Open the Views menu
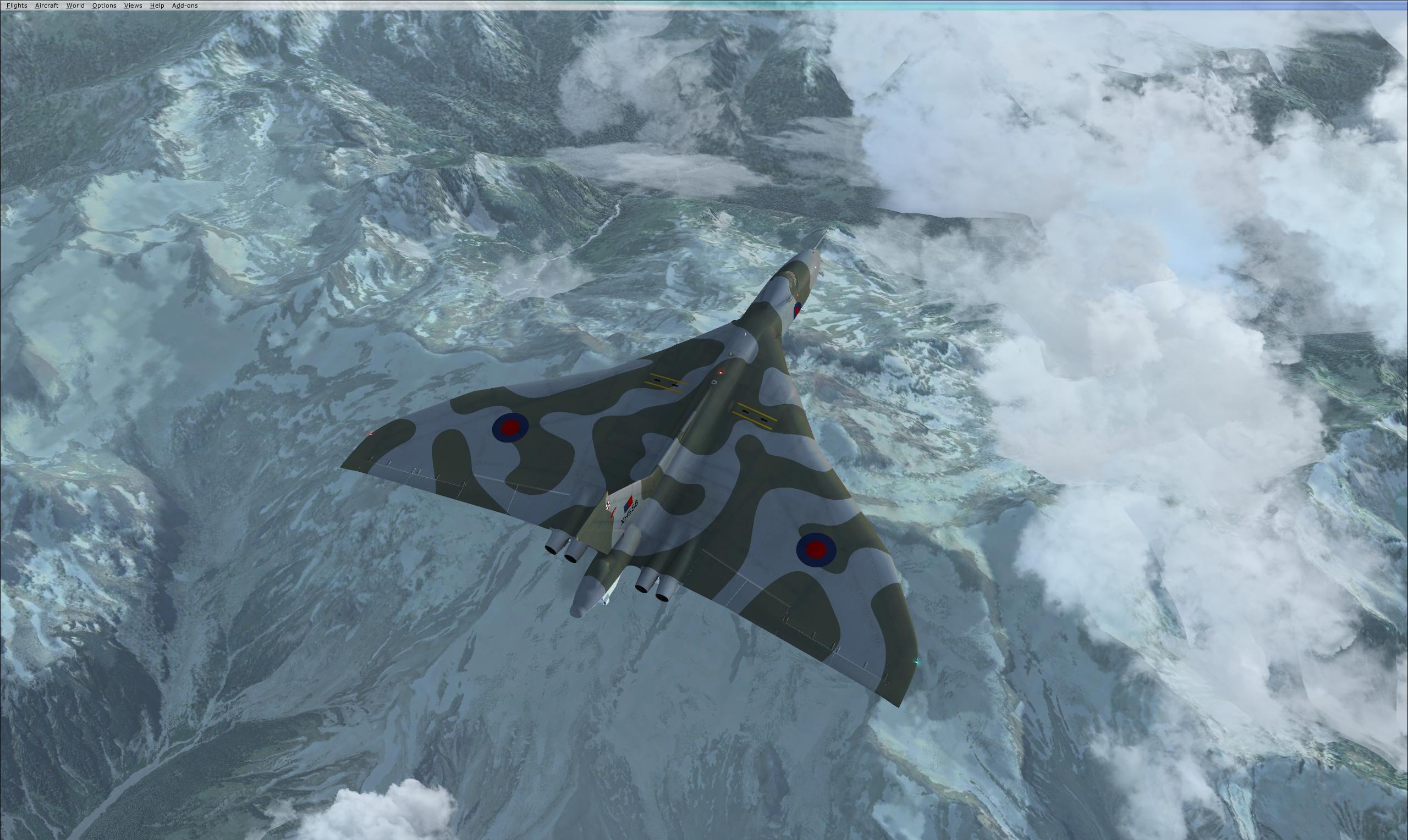1408x840 pixels. tap(133, 5)
